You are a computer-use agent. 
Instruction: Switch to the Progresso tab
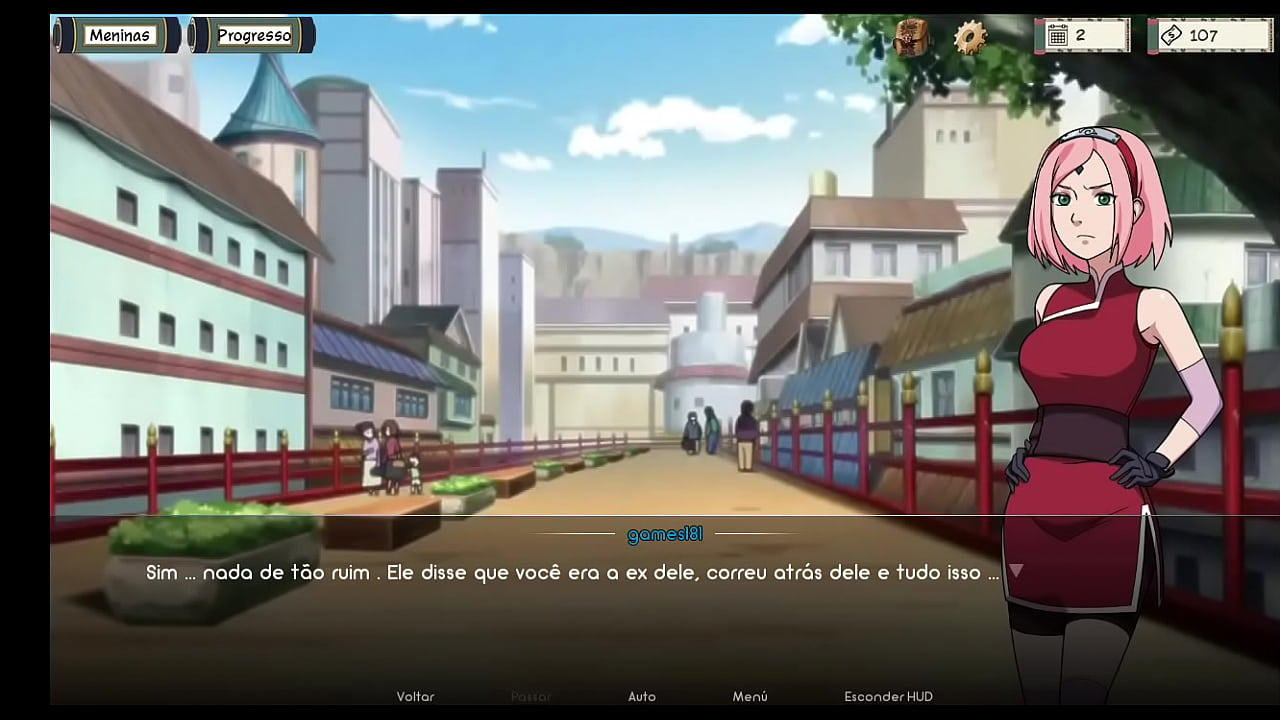253,34
